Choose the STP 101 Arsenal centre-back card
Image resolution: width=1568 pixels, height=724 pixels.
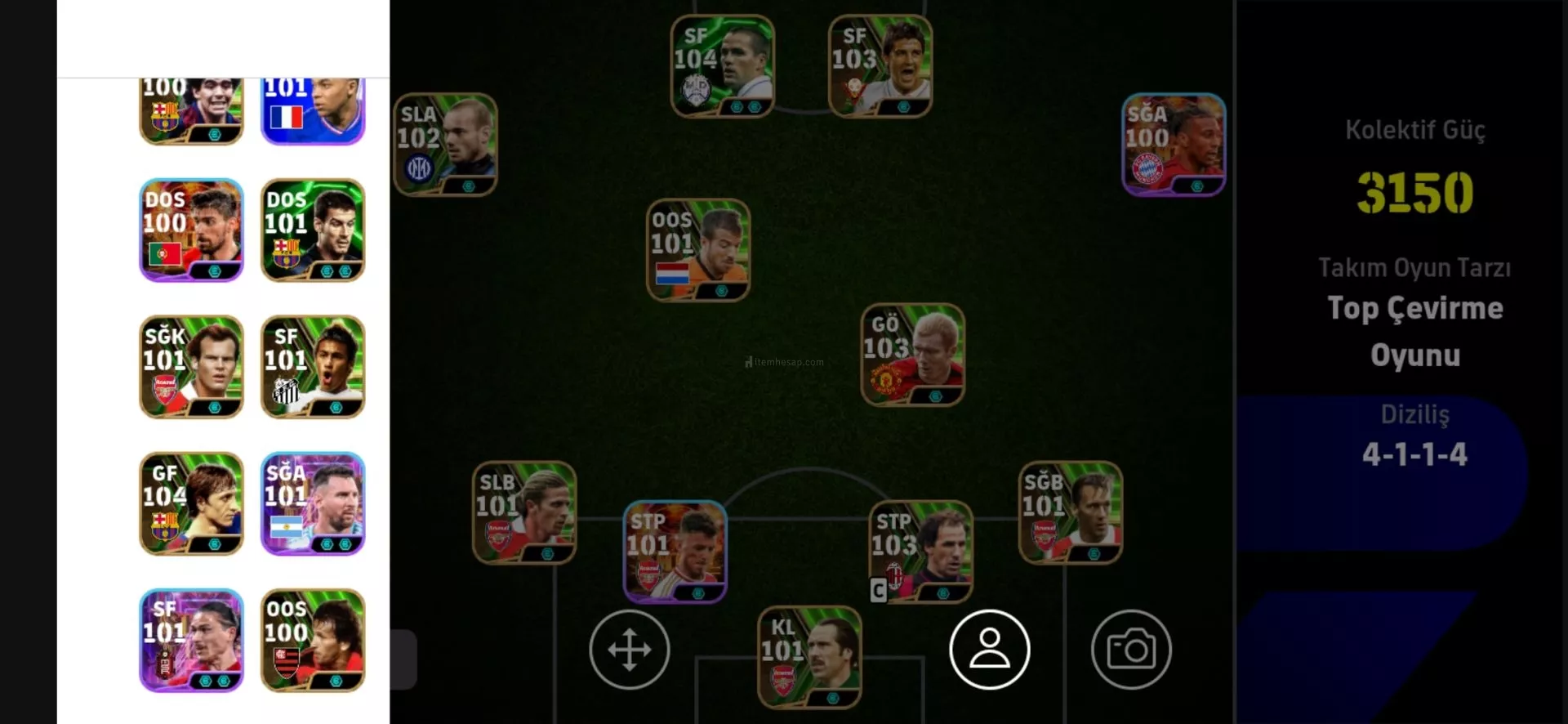[675, 552]
